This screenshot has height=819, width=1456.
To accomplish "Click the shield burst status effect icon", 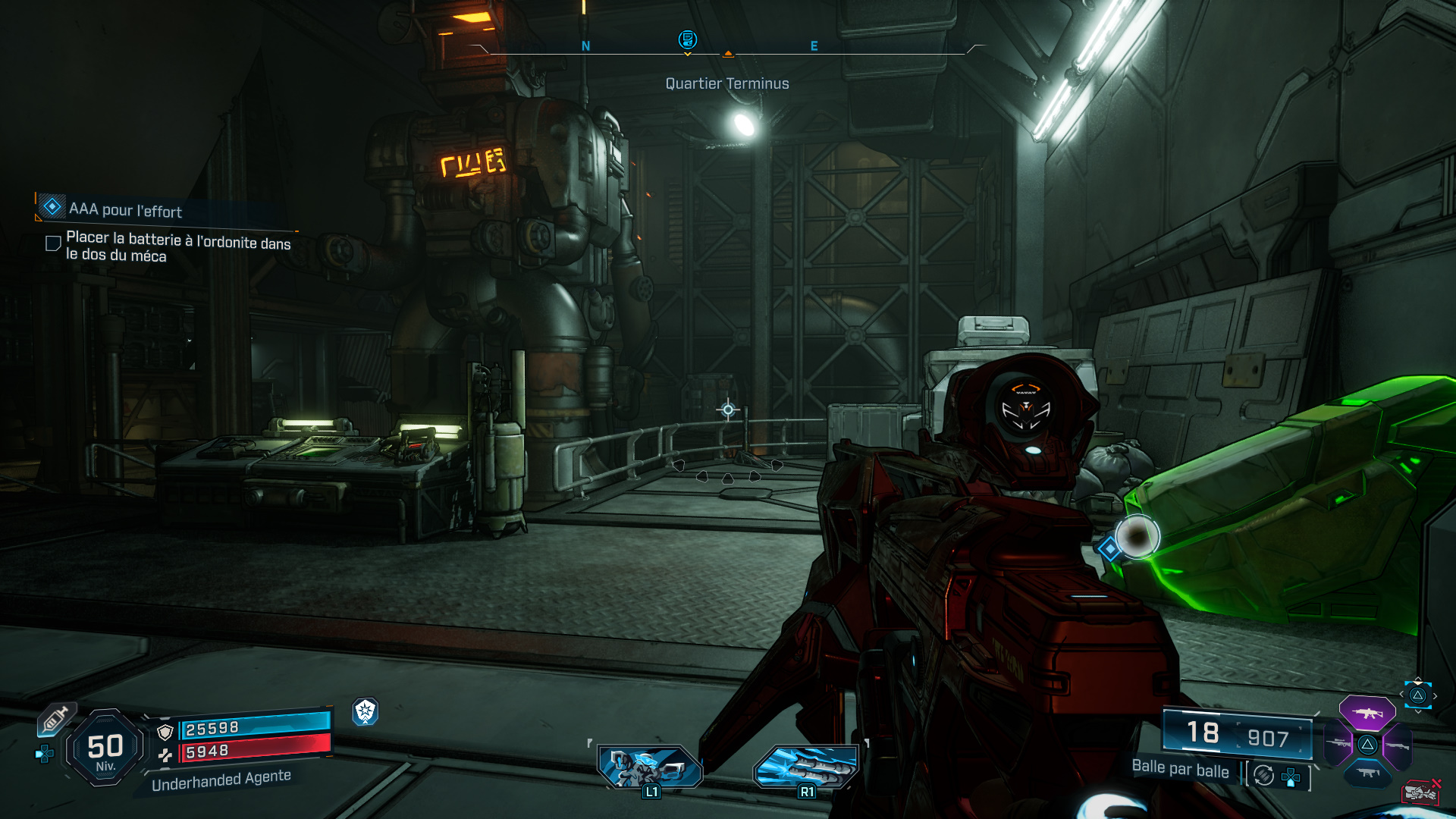I will (366, 711).
